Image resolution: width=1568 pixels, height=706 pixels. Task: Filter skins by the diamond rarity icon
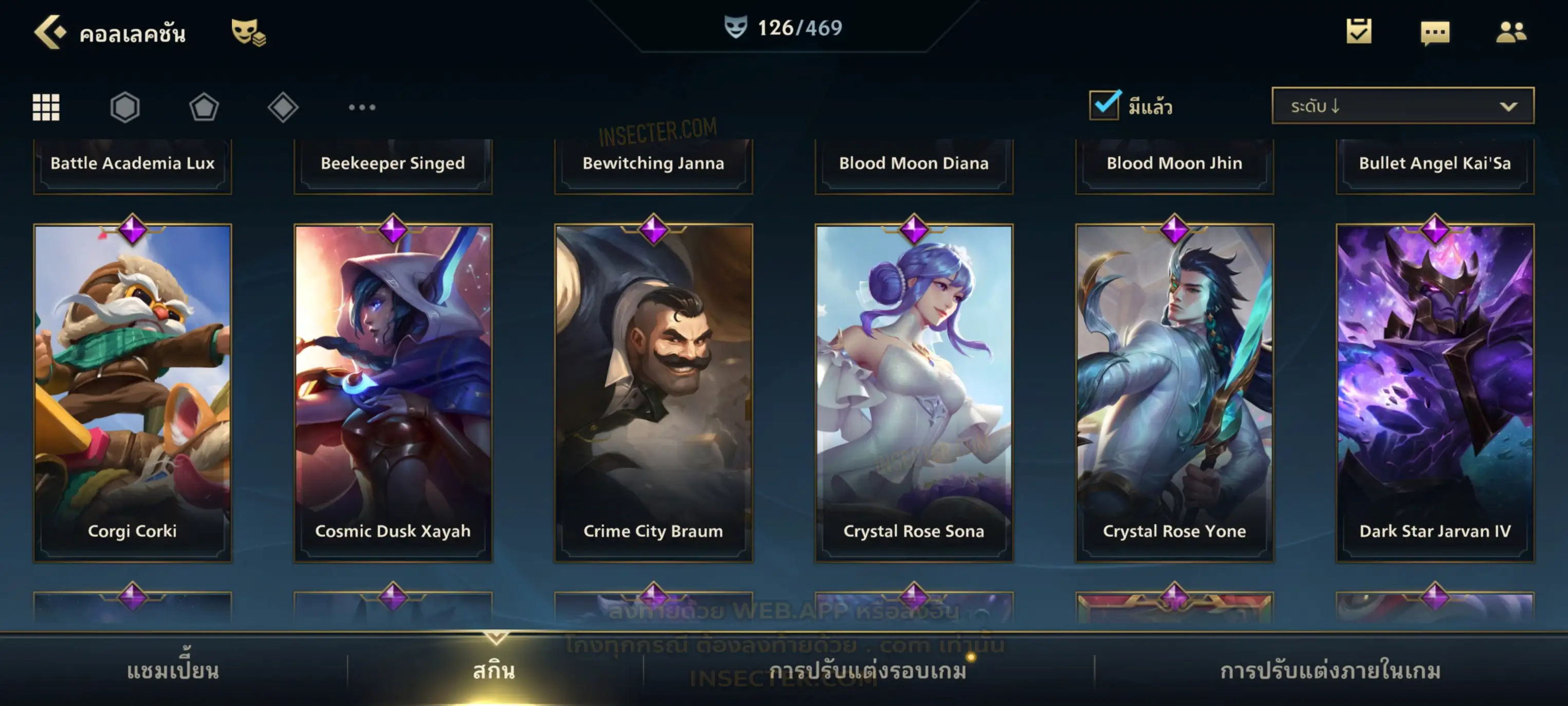tap(283, 107)
